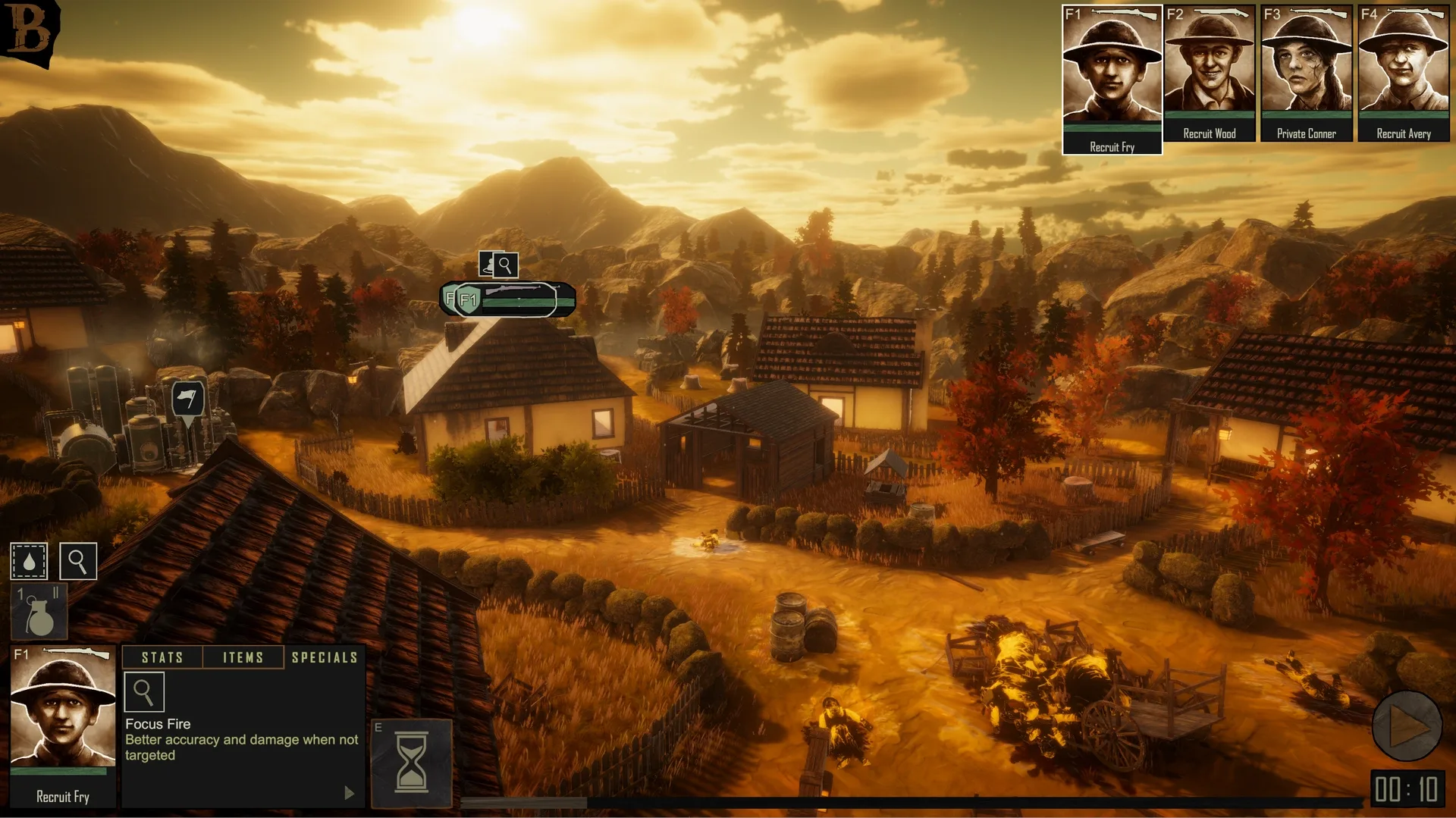Image resolution: width=1456 pixels, height=818 pixels.
Task: Click the magnifying glass icon above grenade
Action: click(x=77, y=562)
